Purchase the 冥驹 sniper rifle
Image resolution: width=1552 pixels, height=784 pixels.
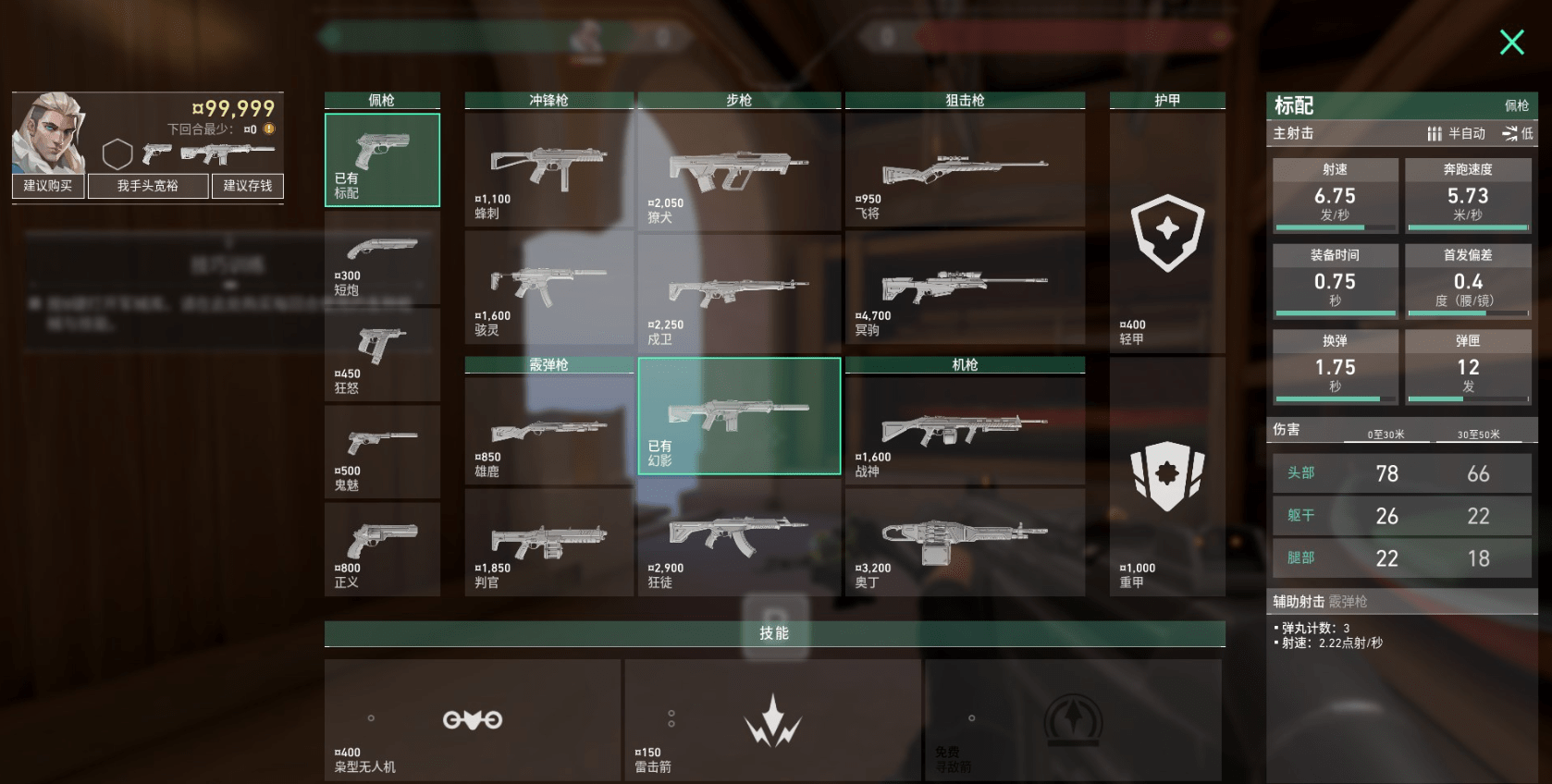(964, 288)
